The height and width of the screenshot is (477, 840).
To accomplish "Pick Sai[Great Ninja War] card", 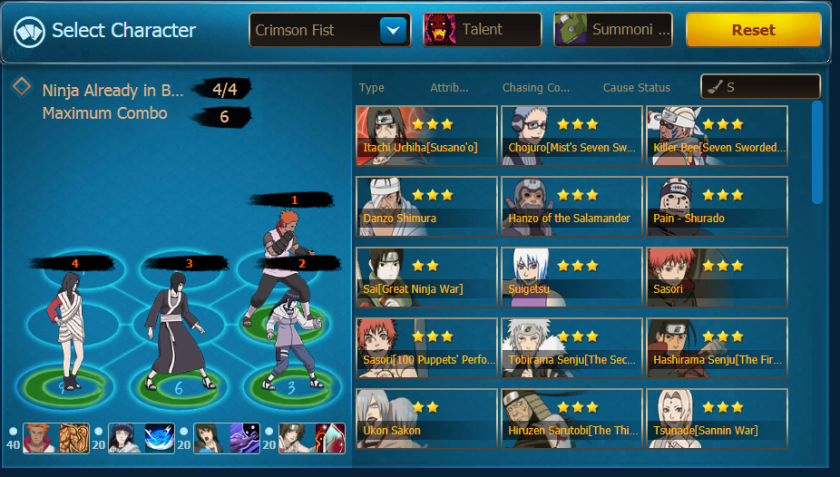I will [x=426, y=277].
